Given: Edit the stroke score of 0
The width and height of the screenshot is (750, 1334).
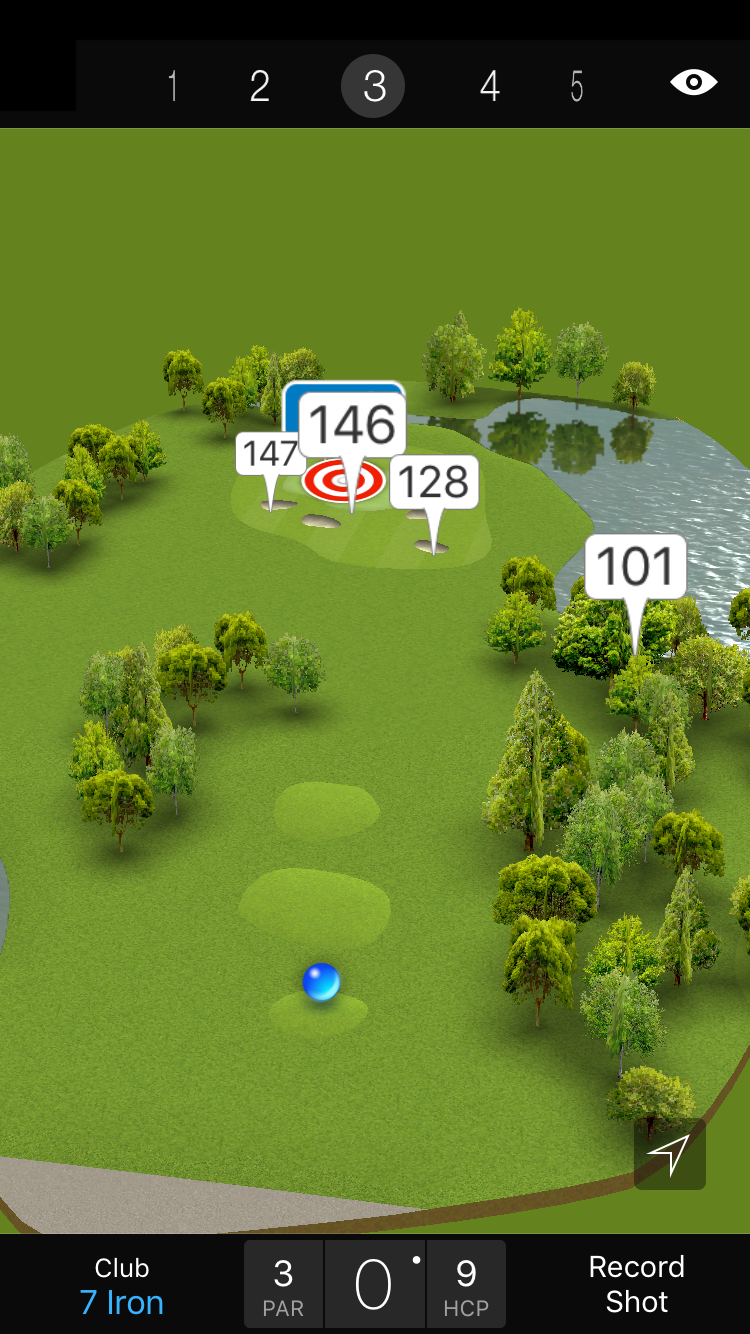Looking at the screenshot, I should (x=375, y=1285).
